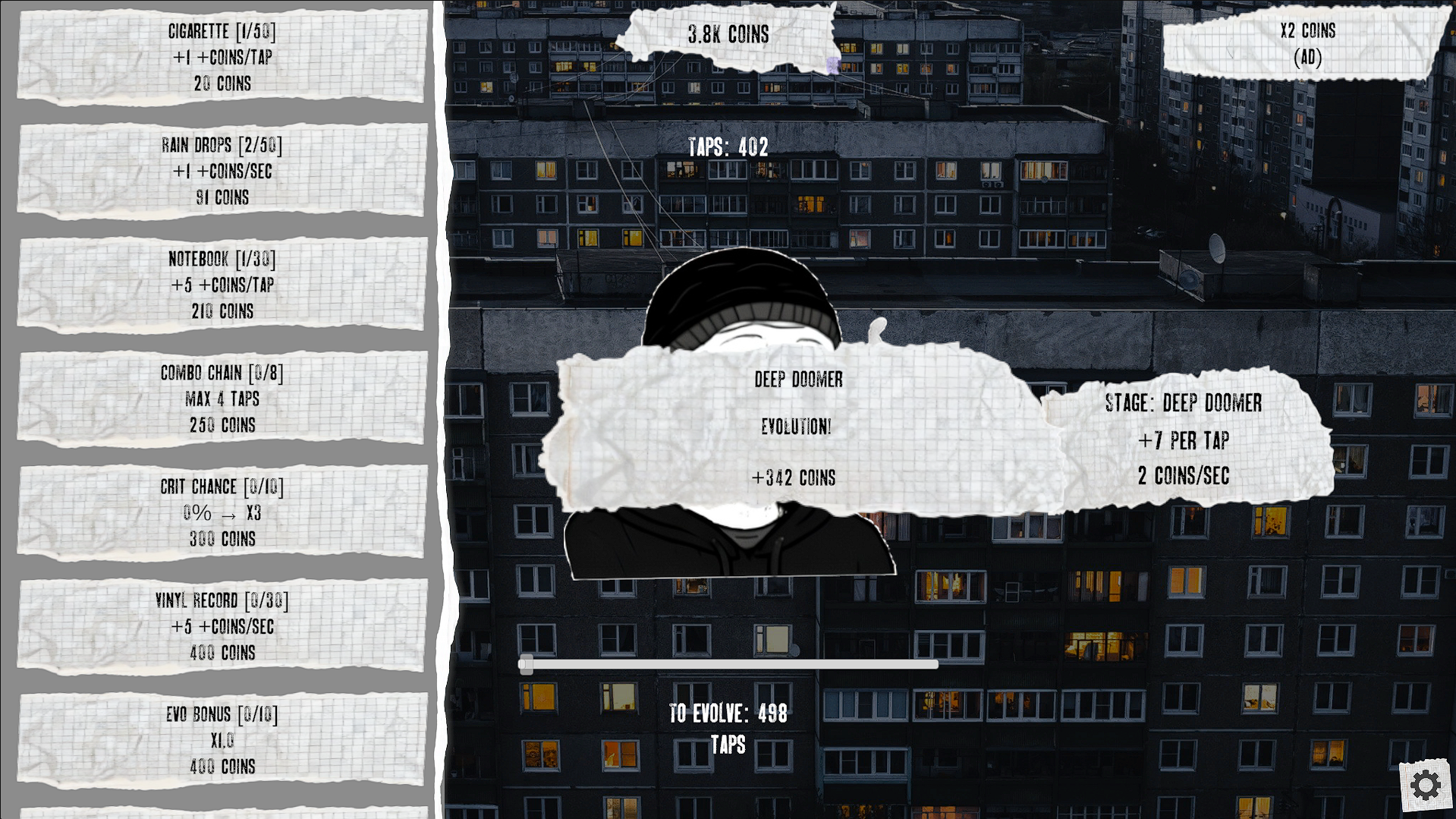1456x819 pixels.
Task: Select the Evo Bonus upgrade card
Action: pyautogui.click(x=222, y=740)
